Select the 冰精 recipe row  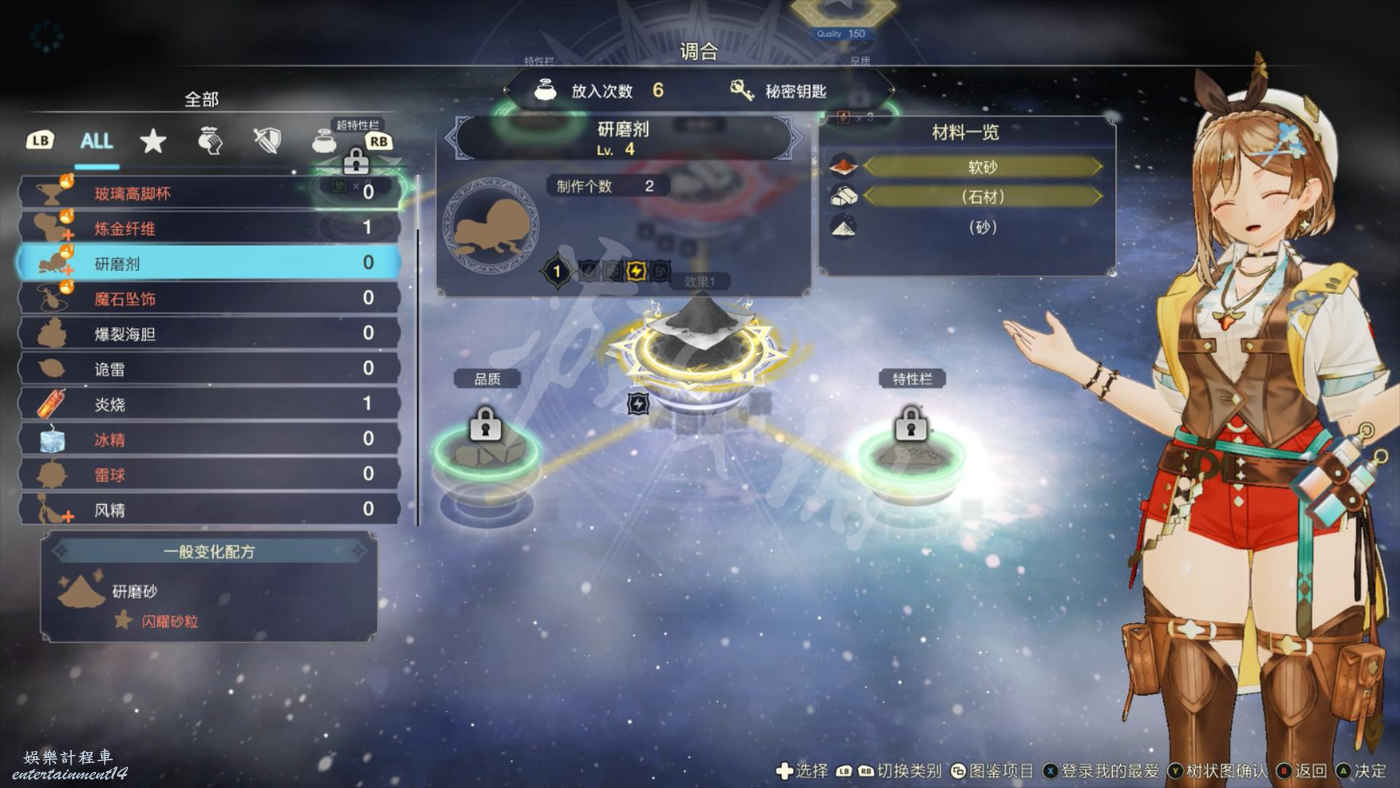pyautogui.click(x=210, y=439)
